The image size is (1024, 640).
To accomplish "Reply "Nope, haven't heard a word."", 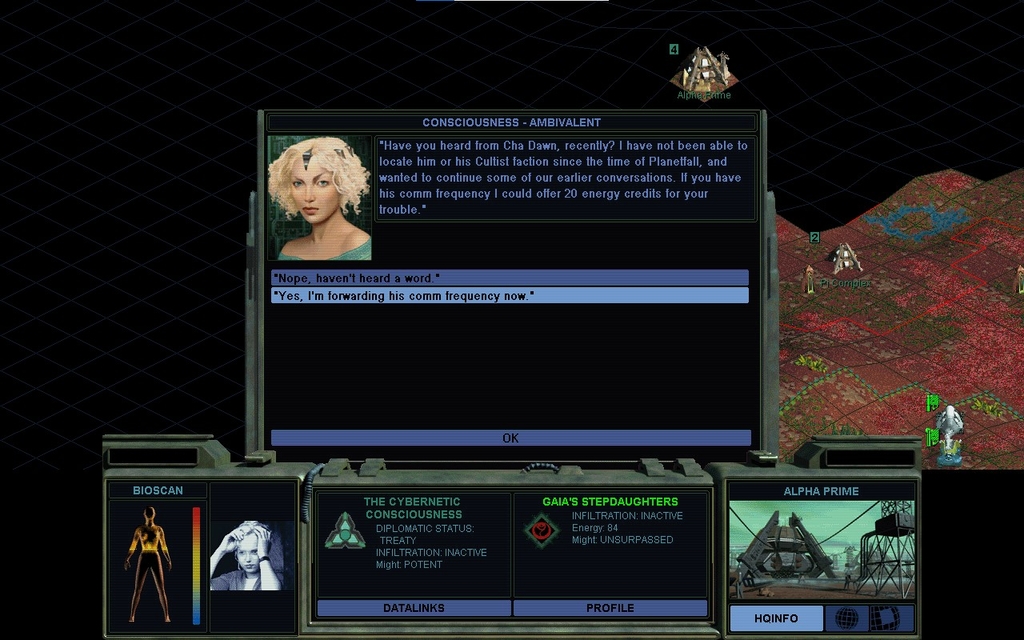I will tap(509, 277).
